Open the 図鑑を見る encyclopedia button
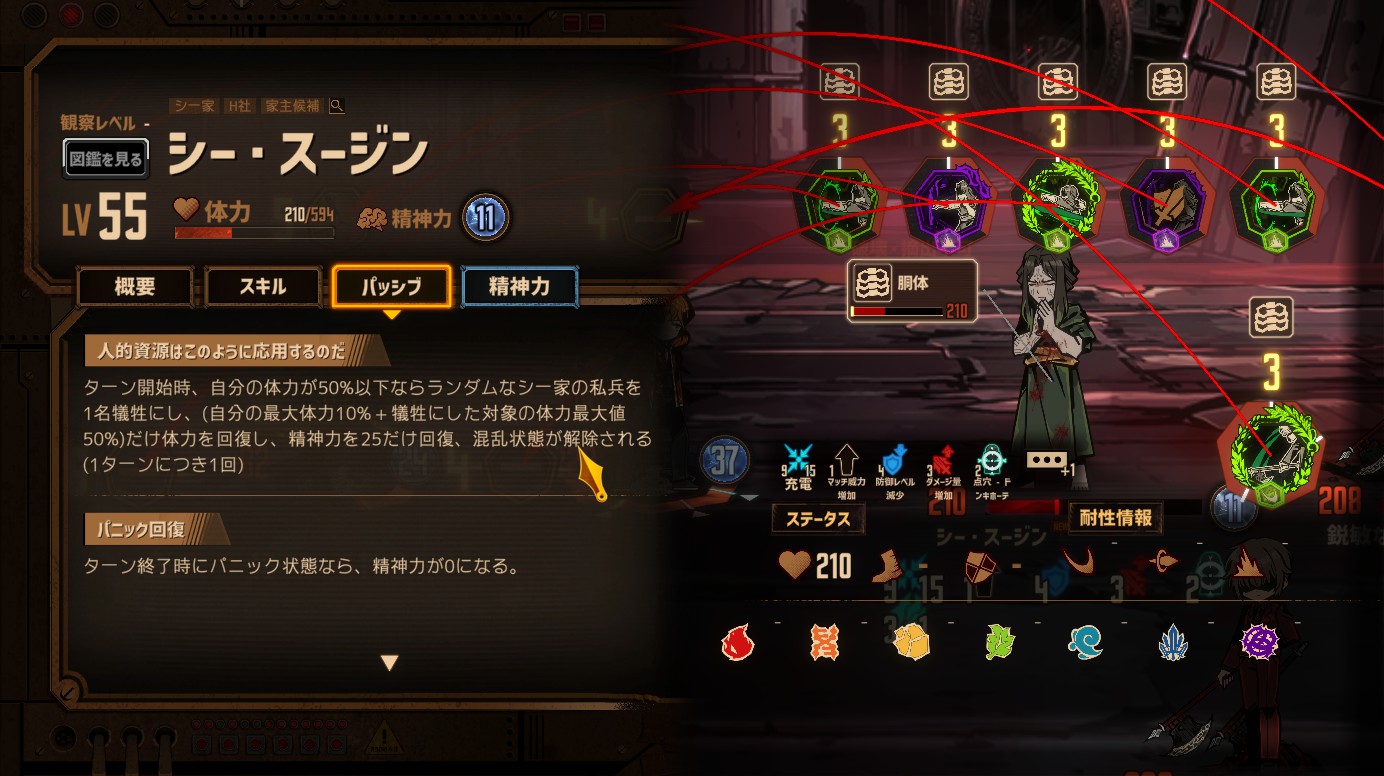This screenshot has width=1384, height=776. pos(106,158)
